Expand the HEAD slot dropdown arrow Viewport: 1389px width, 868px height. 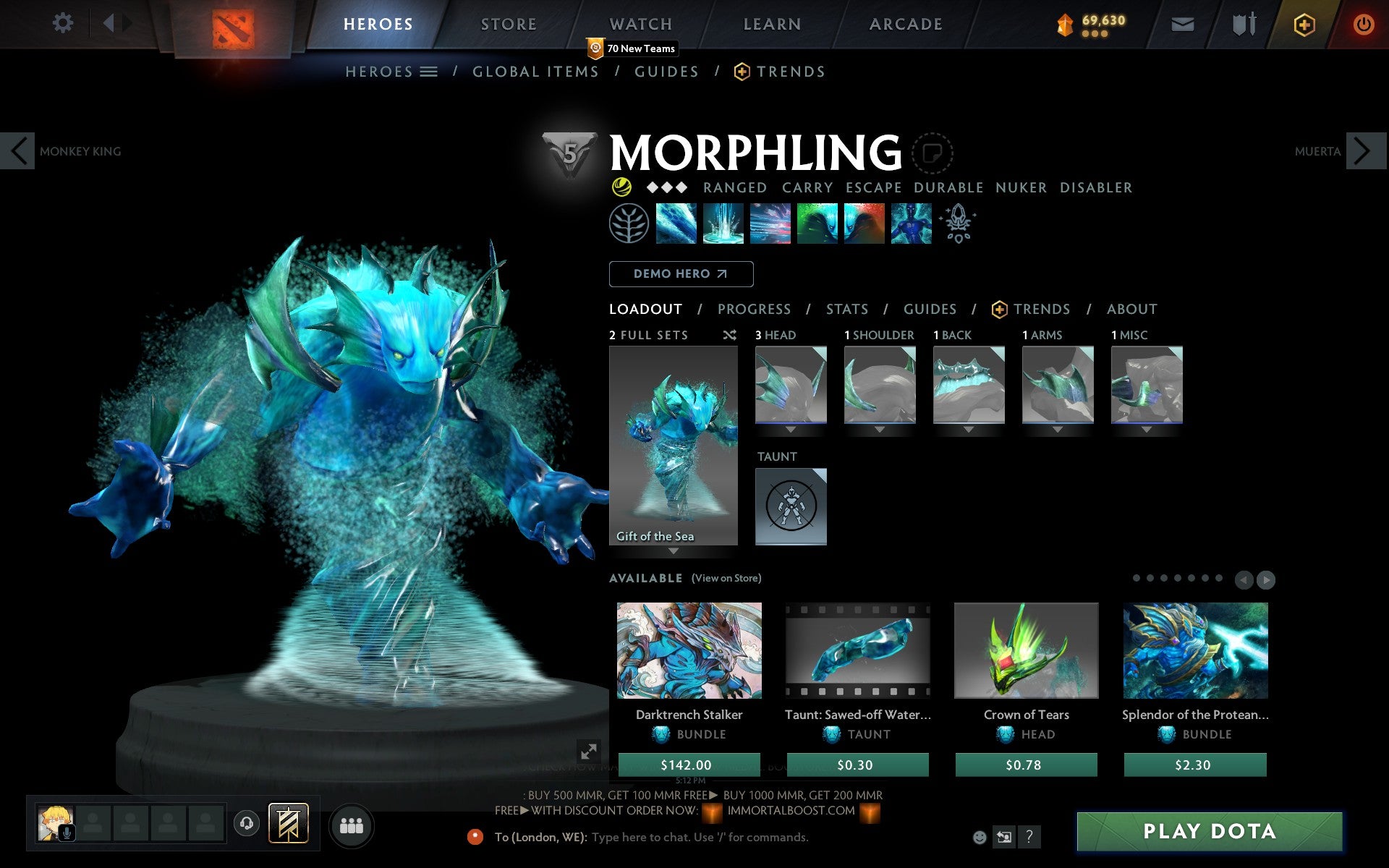pyautogui.click(x=791, y=428)
